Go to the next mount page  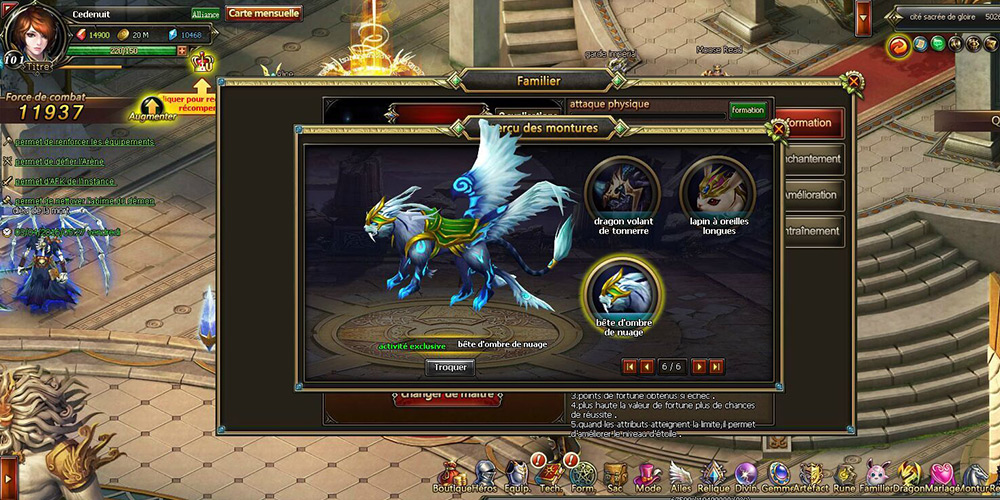click(x=699, y=367)
